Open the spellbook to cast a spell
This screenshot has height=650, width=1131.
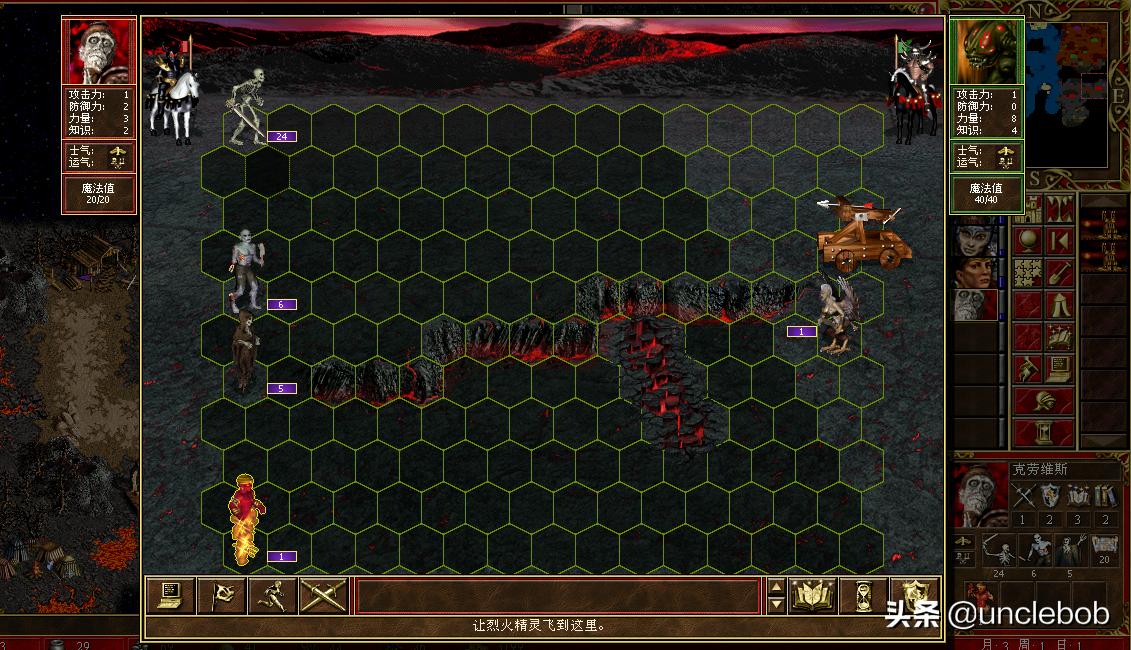click(x=812, y=596)
